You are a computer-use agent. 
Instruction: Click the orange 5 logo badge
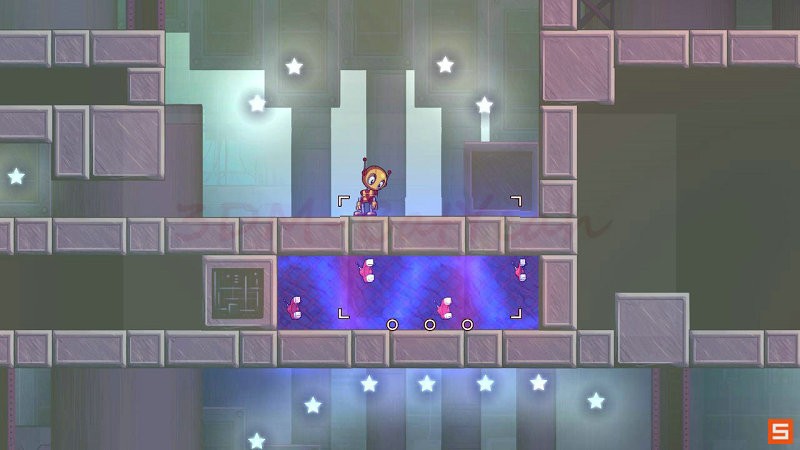click(779, 431)
